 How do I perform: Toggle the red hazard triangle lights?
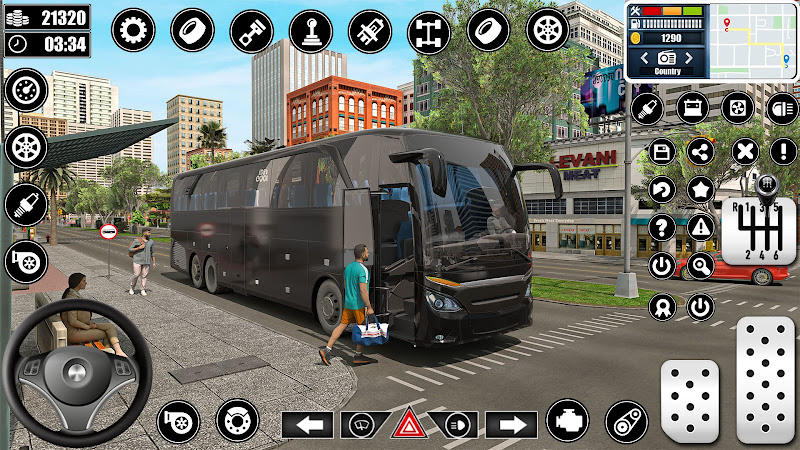coord(409,424)
